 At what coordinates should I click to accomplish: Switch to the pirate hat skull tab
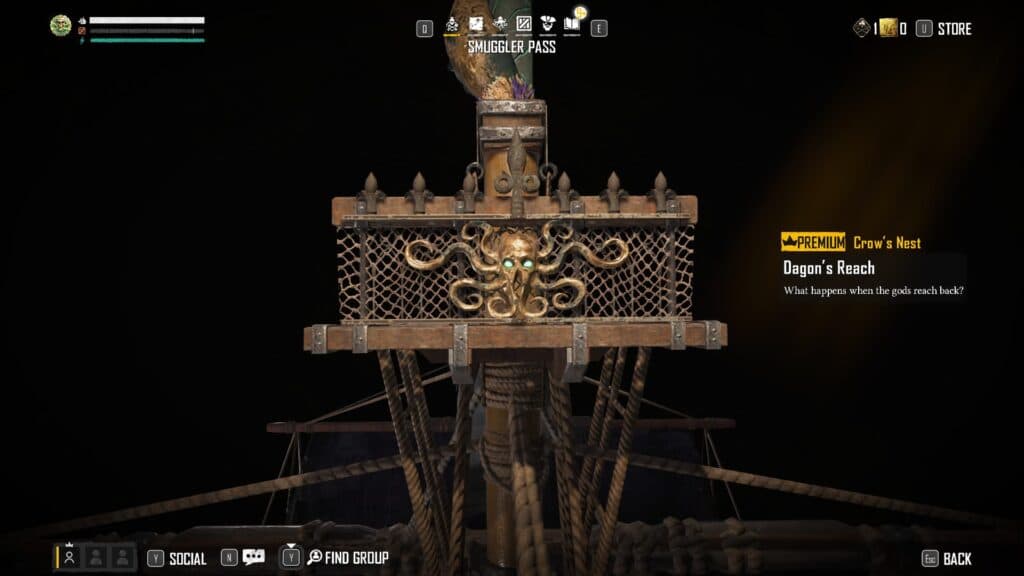(x=548, y=24)
